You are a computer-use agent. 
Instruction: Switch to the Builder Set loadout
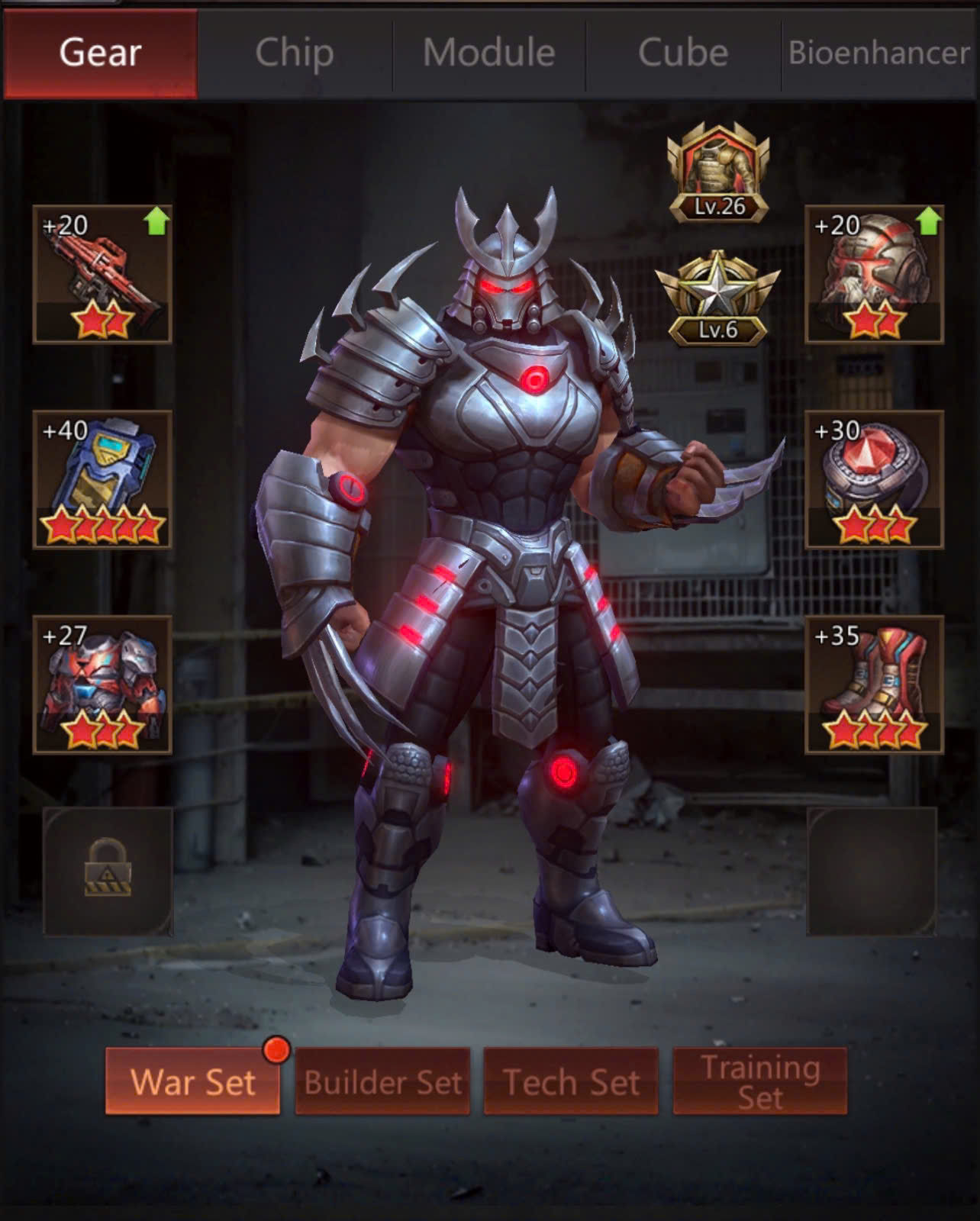coord(382,1081)
